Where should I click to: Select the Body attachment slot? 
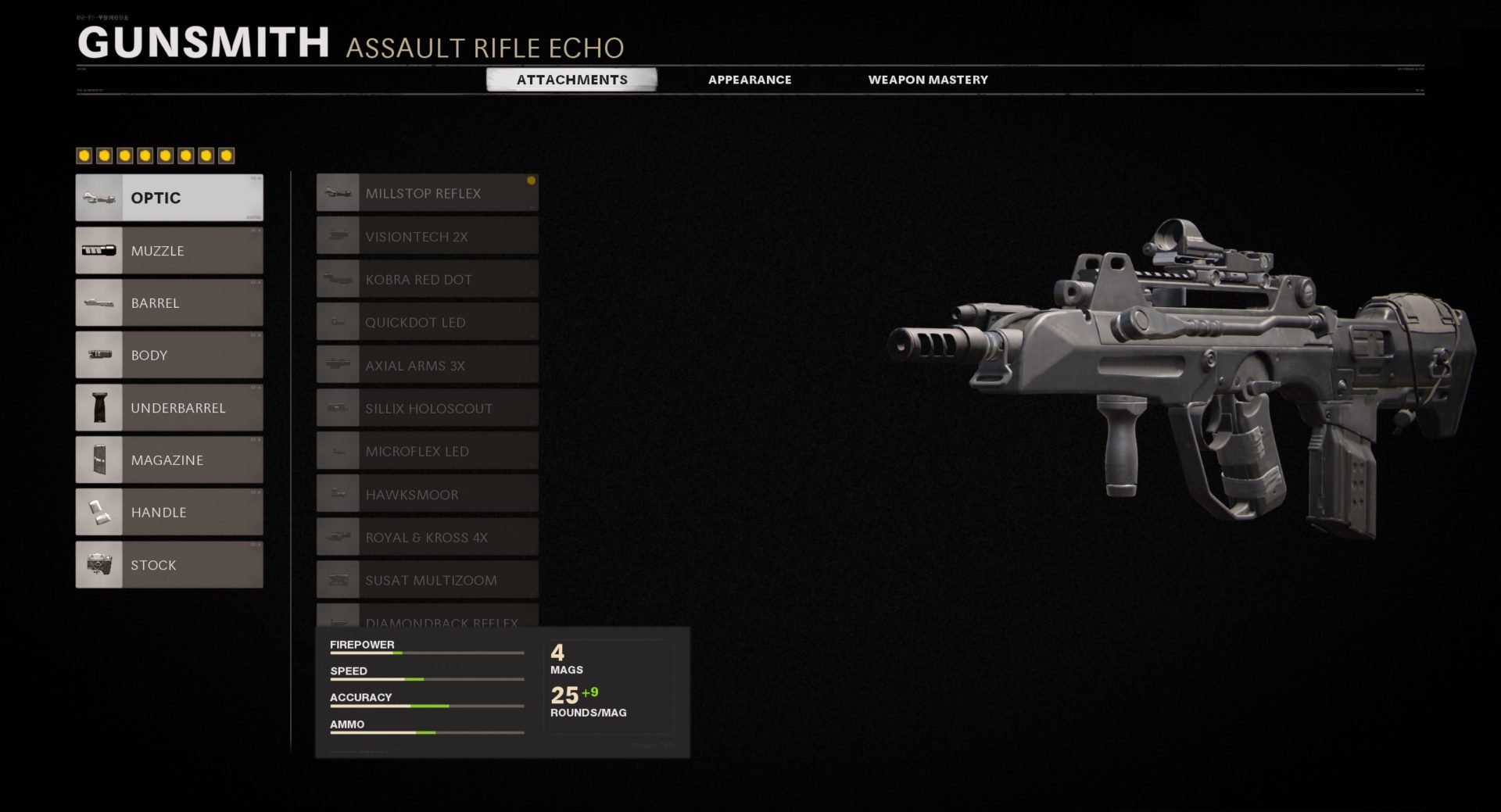click(x=170, y=356)
